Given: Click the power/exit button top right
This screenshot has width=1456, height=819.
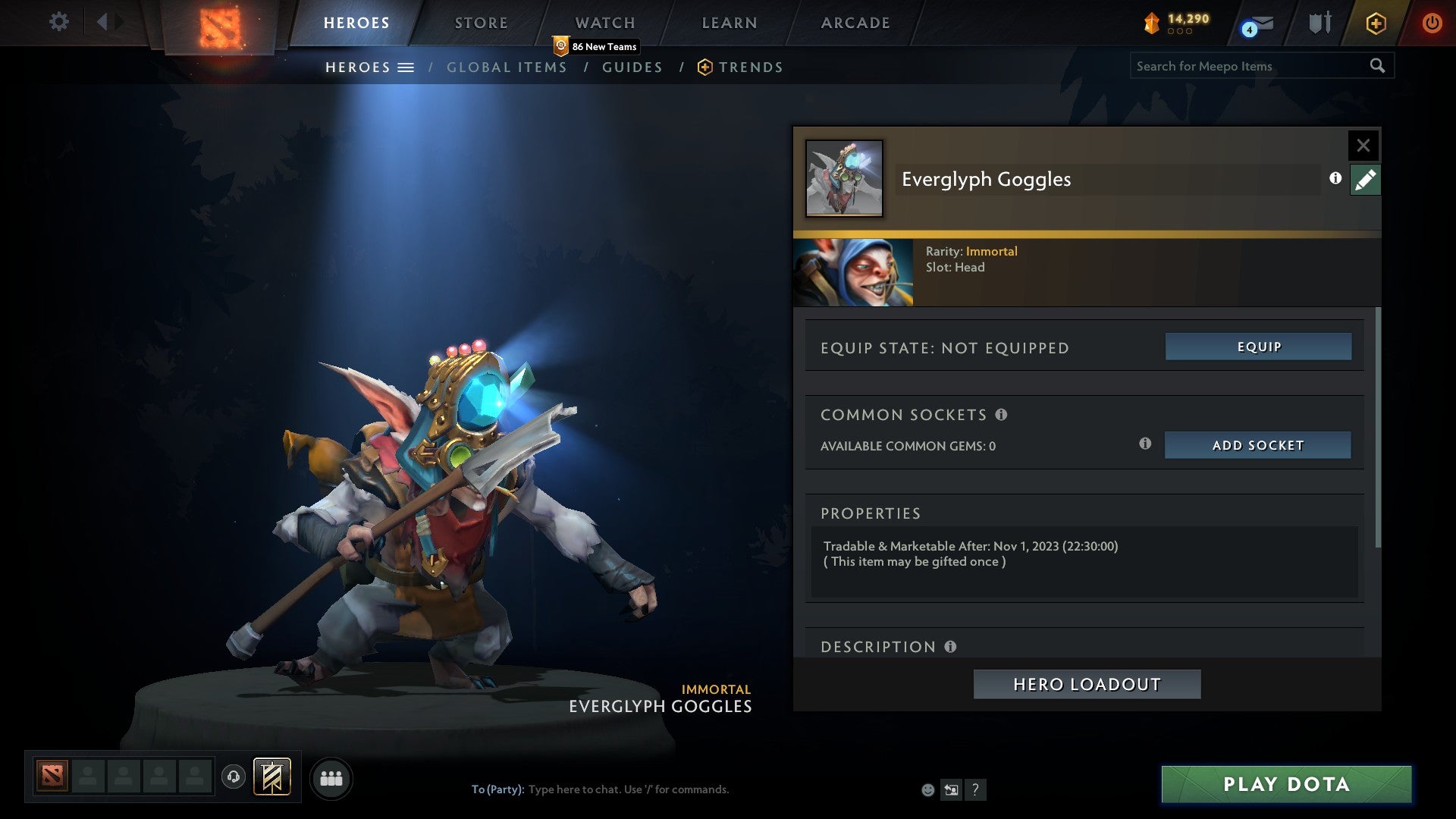Looking at the screenshot, I should [1432, 23].
